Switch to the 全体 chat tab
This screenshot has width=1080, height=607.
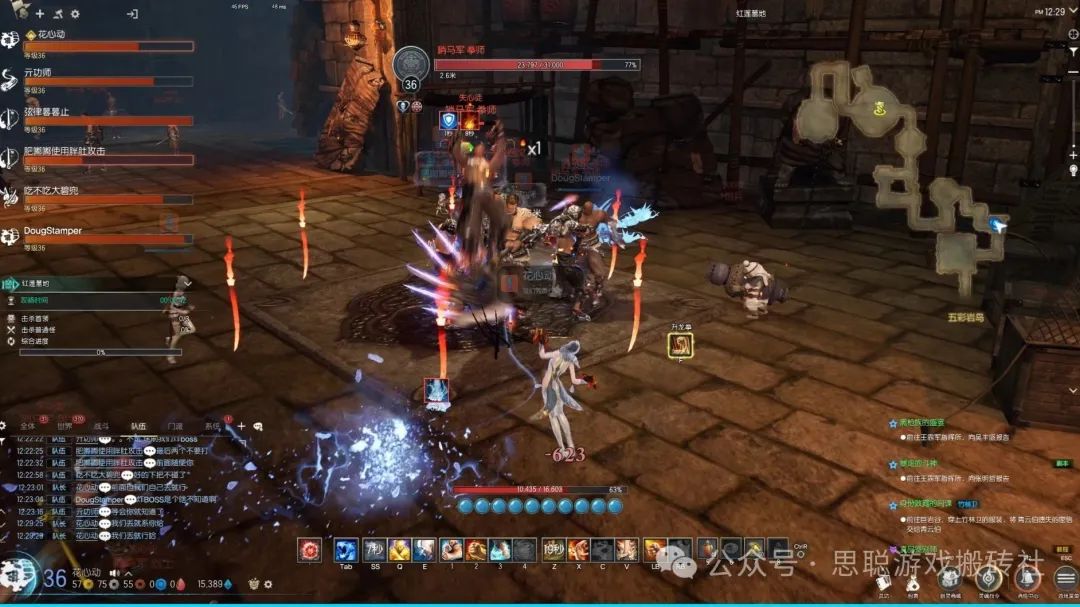(x=28, y=426)
